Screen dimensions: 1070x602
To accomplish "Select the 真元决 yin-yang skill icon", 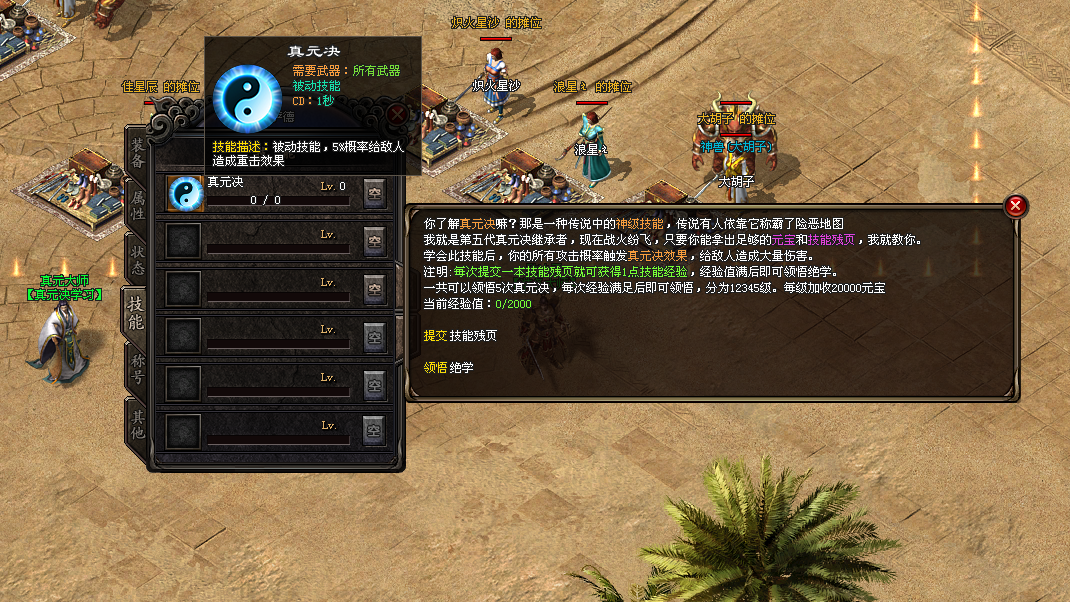I will [x=185, y=193].
